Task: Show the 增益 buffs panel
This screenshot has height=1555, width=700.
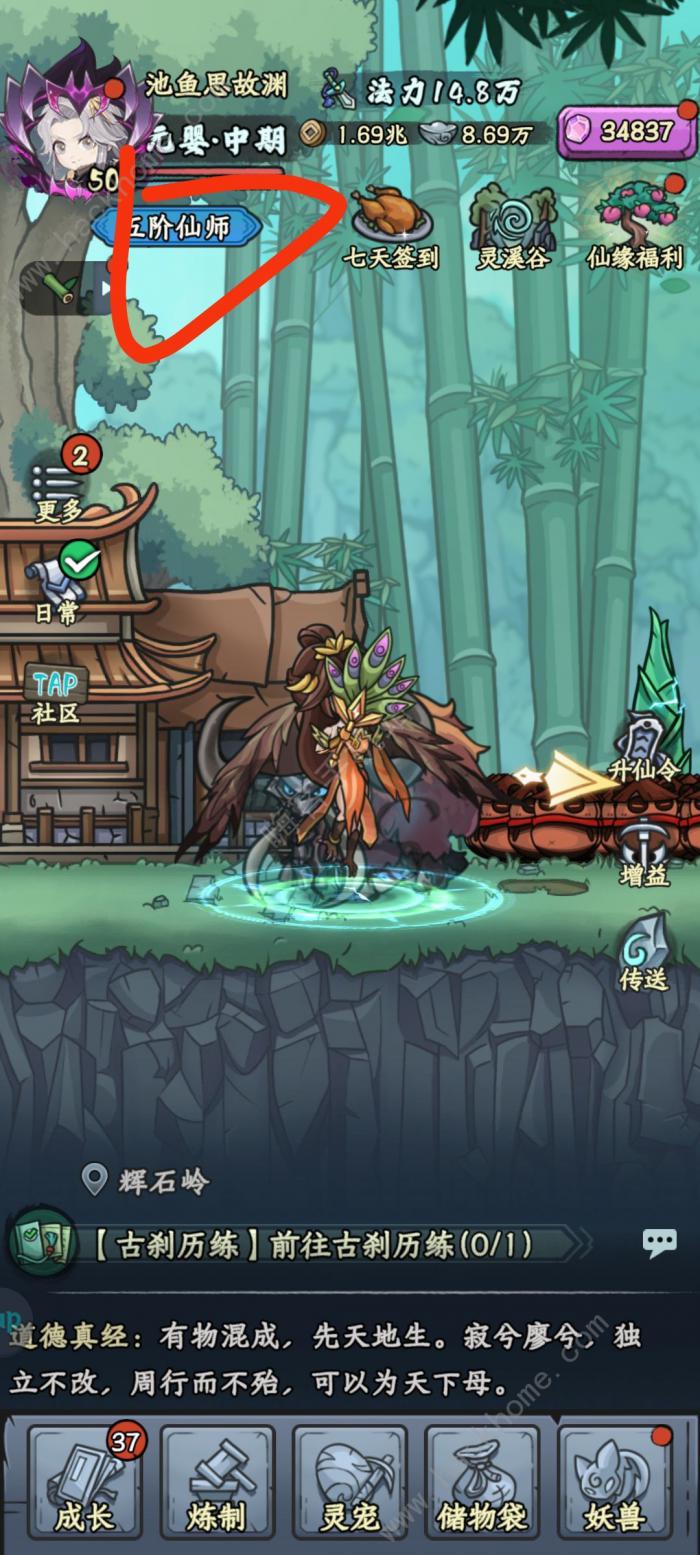Action: pos(643,853)
